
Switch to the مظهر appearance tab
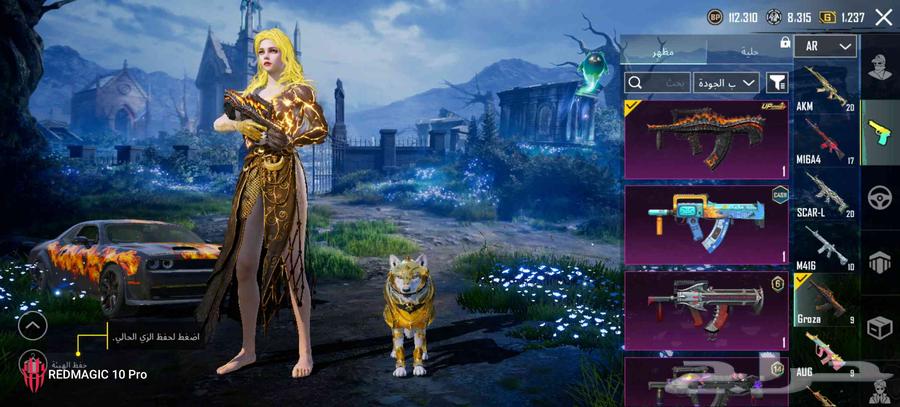point(663,51)
